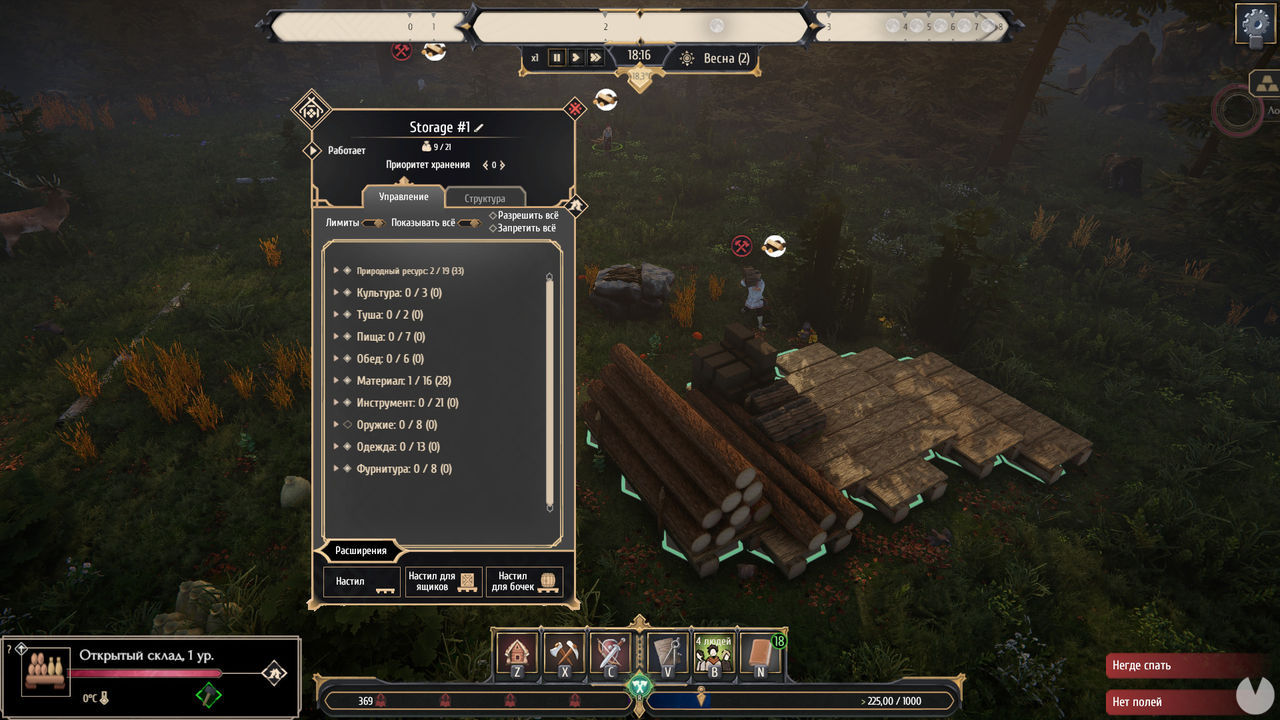1280x720 pixels.
Task: Open the building construction menu
Action: 517,652
